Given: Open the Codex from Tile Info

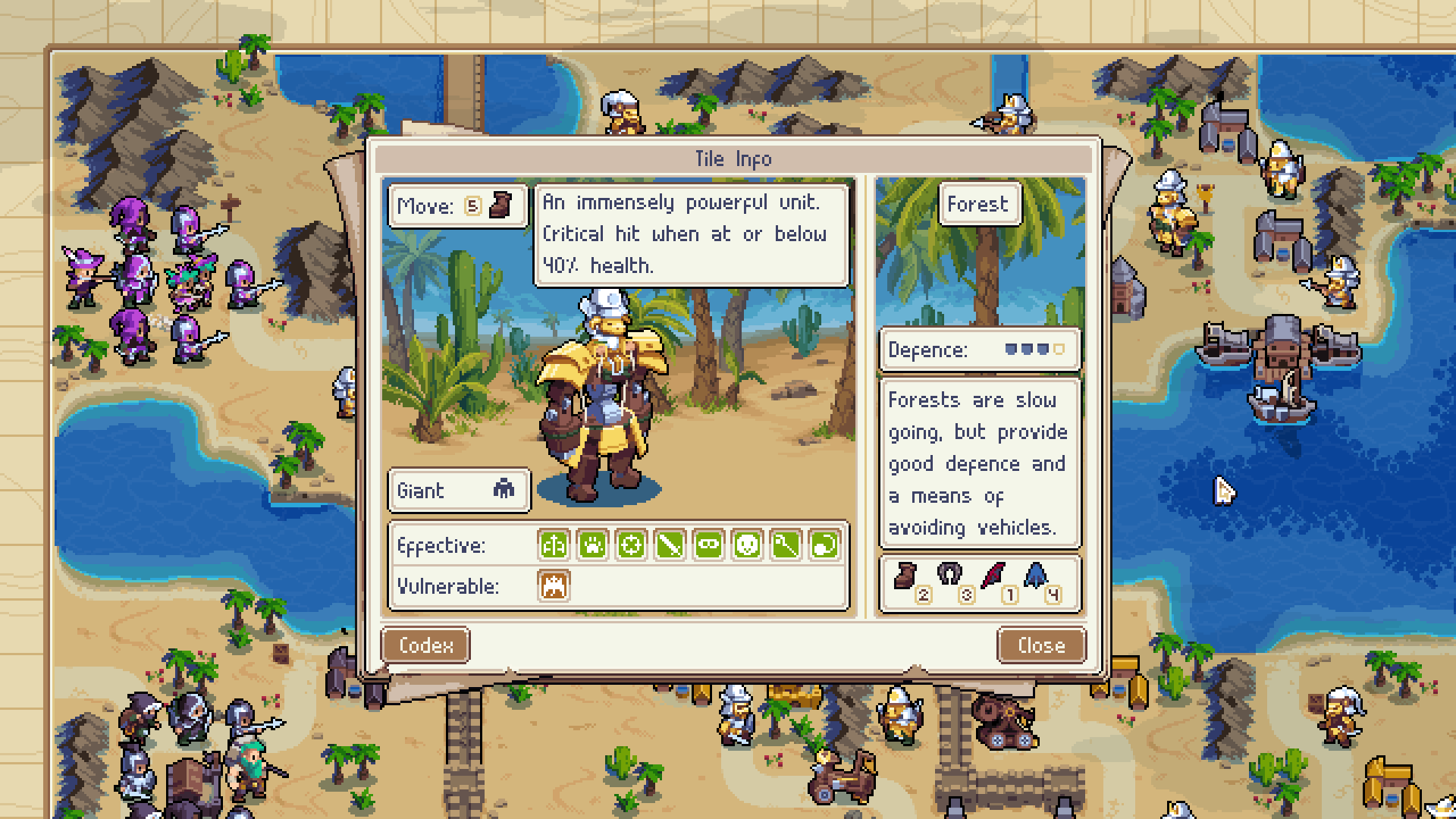Looking at the screenshot, I should pos(425,645).
